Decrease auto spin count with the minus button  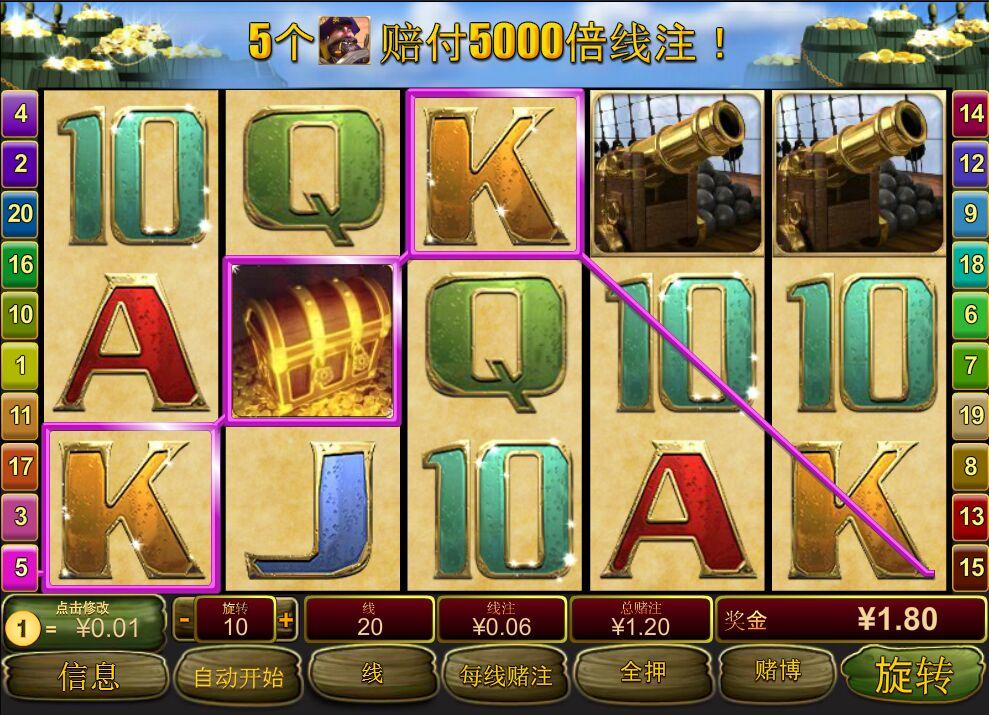184,620
